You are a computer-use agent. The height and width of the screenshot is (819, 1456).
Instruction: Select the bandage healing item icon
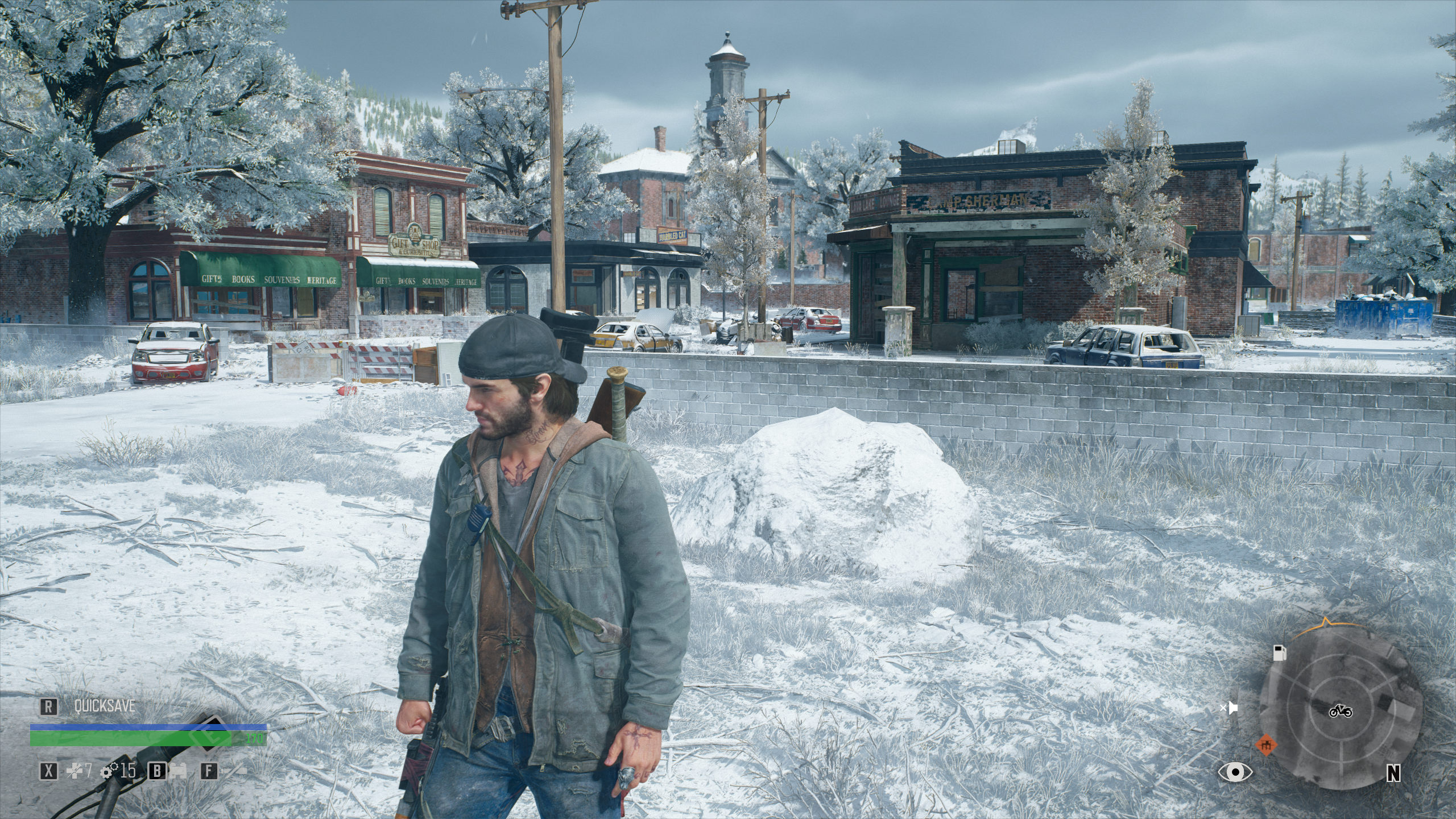(74, 771)
